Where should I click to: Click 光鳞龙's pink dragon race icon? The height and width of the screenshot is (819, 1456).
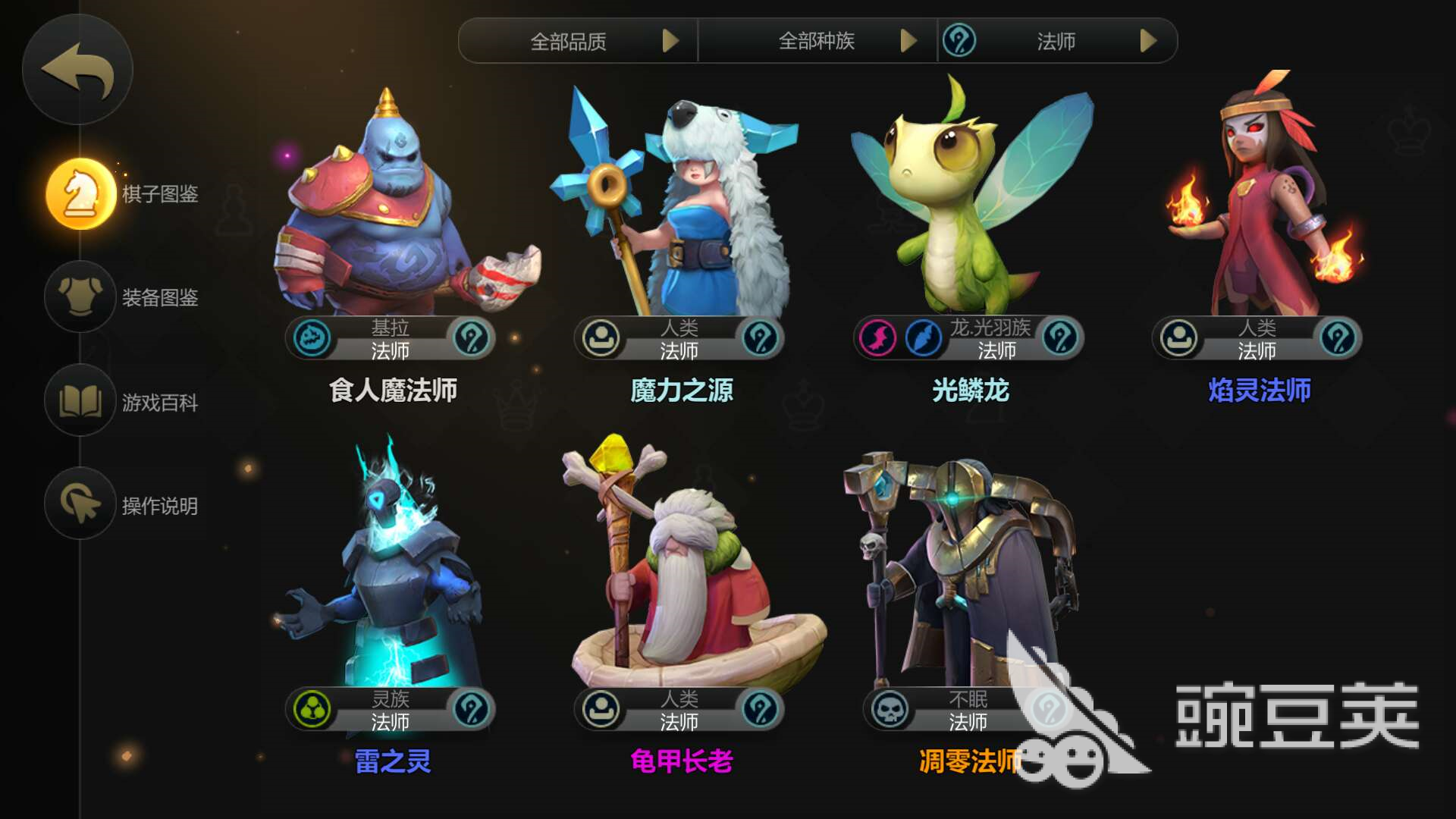pyautogui.click(x=878, y=338)
